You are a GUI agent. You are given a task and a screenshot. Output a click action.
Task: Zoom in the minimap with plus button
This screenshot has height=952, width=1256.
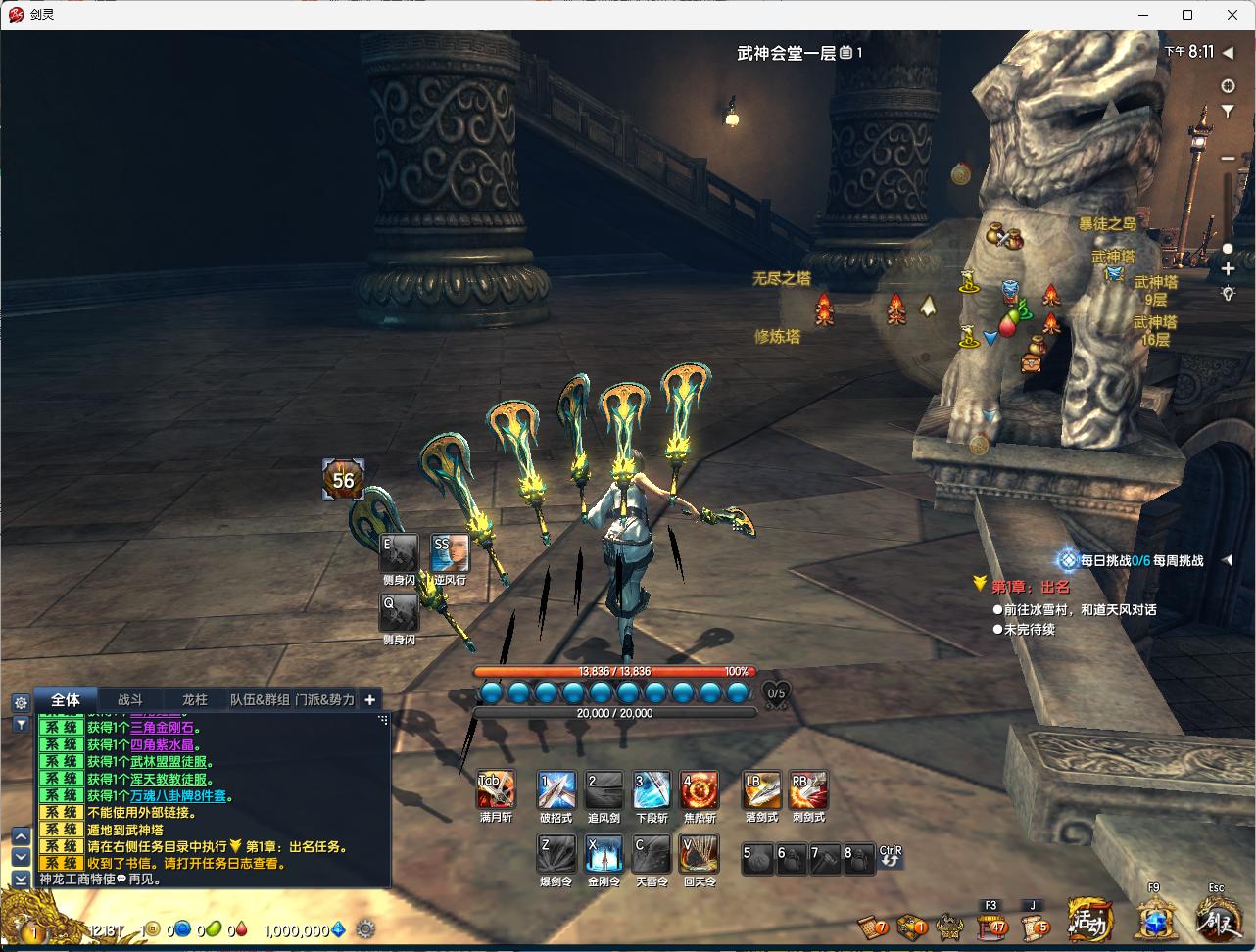click(1228, 268)
